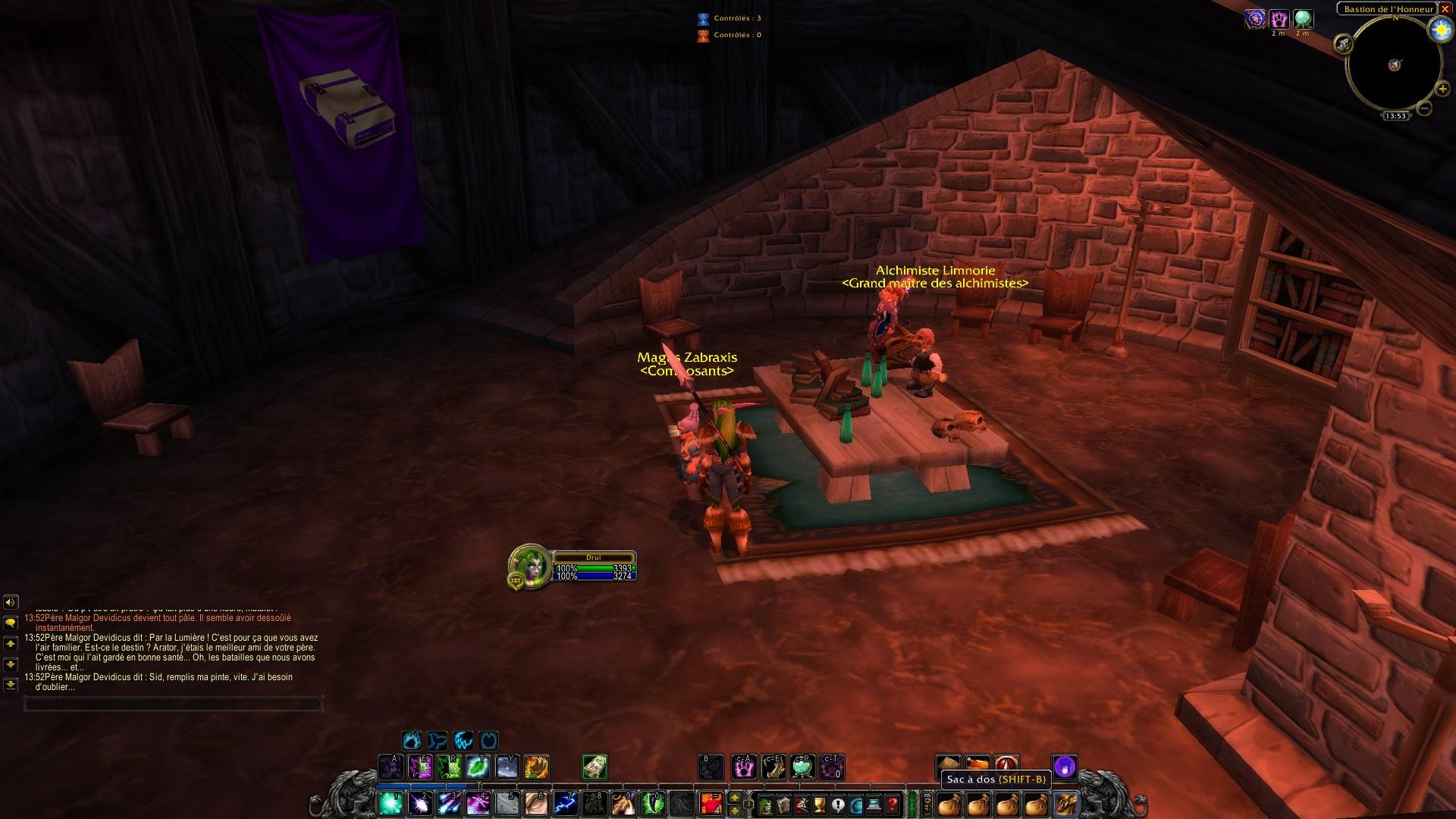Click the empty chat input field
The image size is (1456, 819).
click(174, 704)
